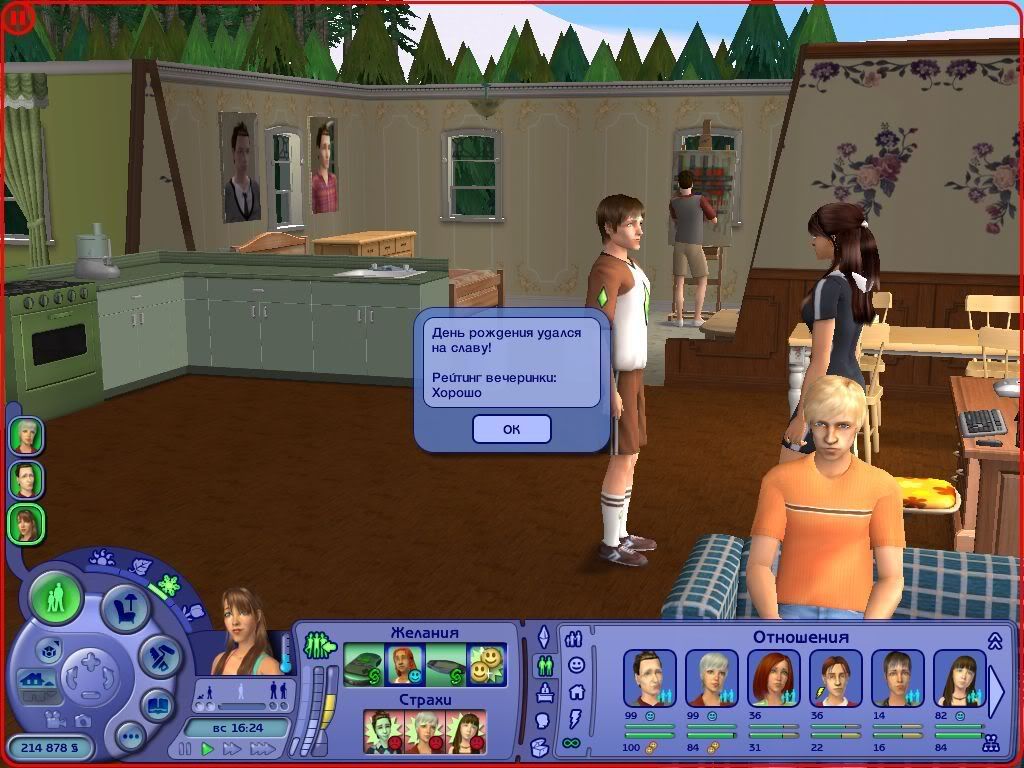This screenshot has height=768, width=1024.
Task: Click the red-haired woman relationship portrait
Action: point(773,678)
